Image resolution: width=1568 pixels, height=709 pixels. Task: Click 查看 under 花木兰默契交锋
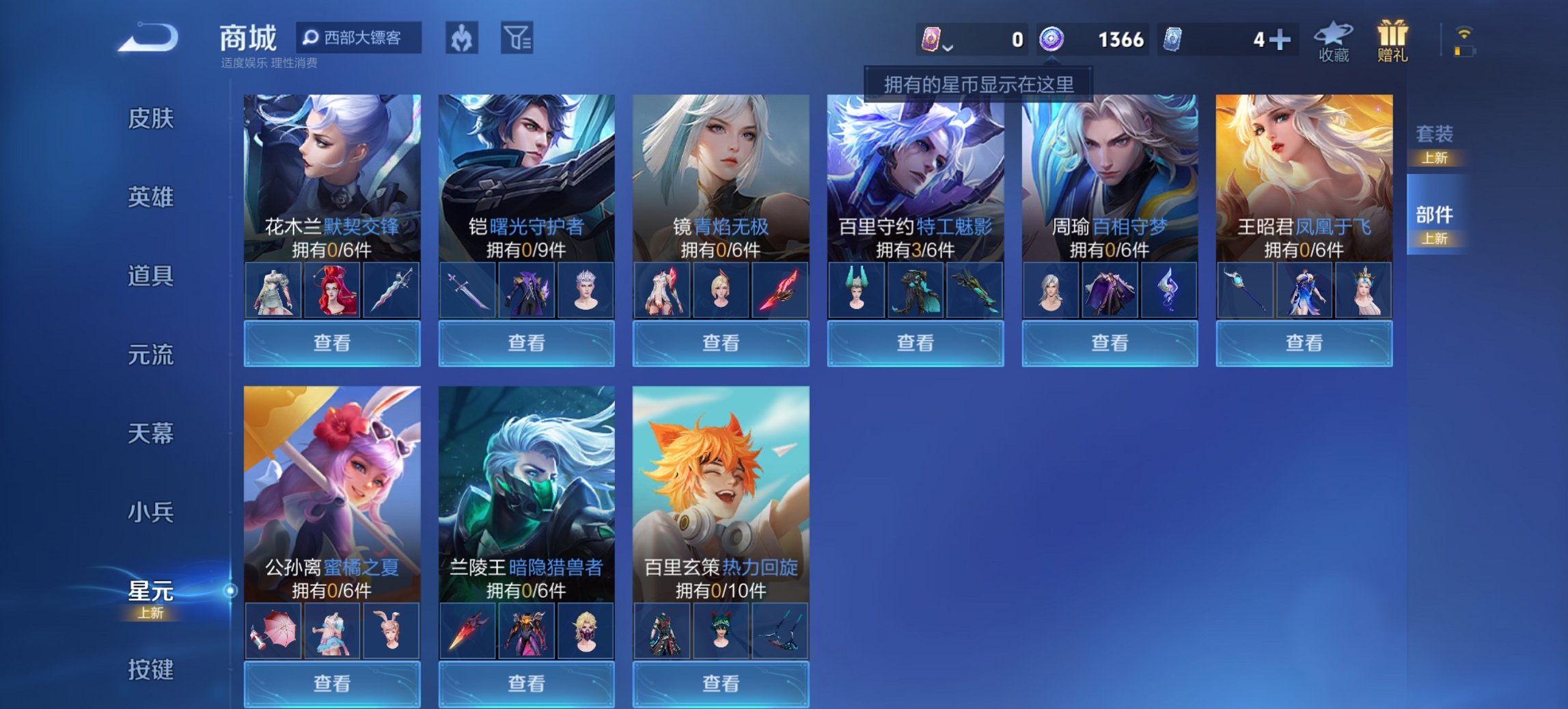click(331, 343)
